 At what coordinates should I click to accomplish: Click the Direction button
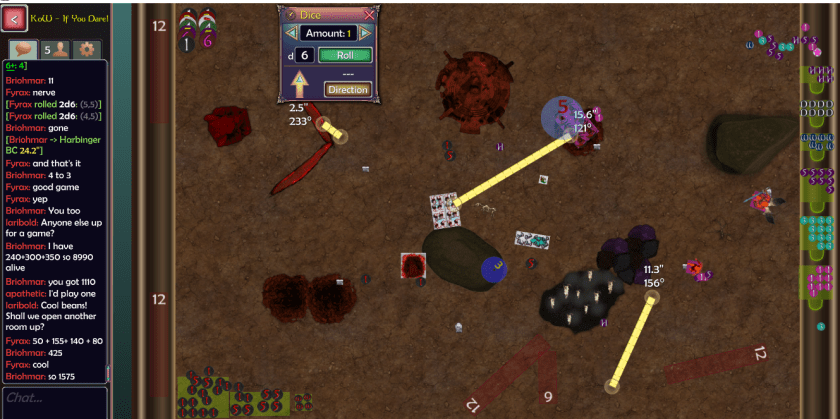[347, 90]
